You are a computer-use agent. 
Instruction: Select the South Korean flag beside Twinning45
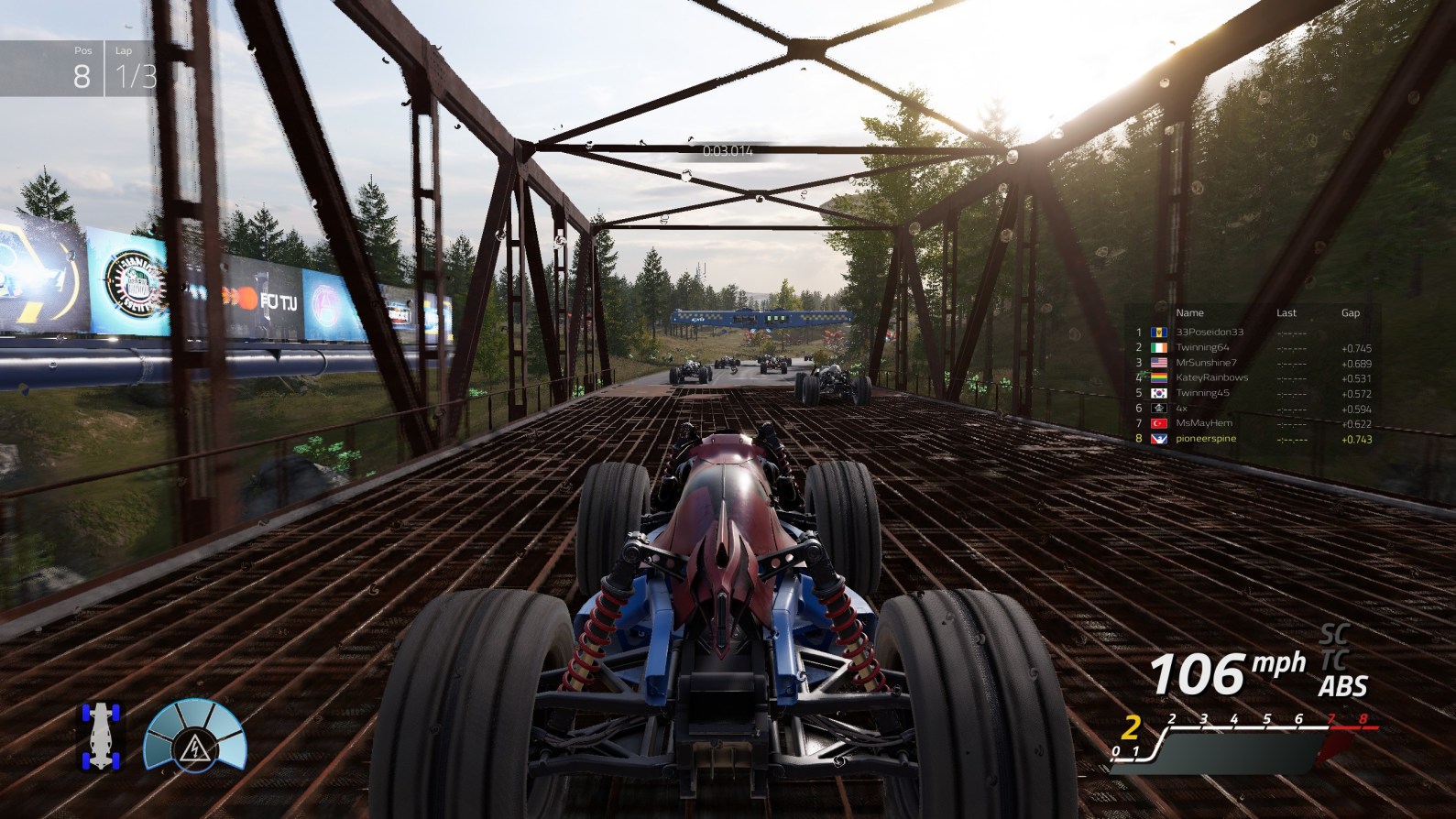pos(1159,392)
